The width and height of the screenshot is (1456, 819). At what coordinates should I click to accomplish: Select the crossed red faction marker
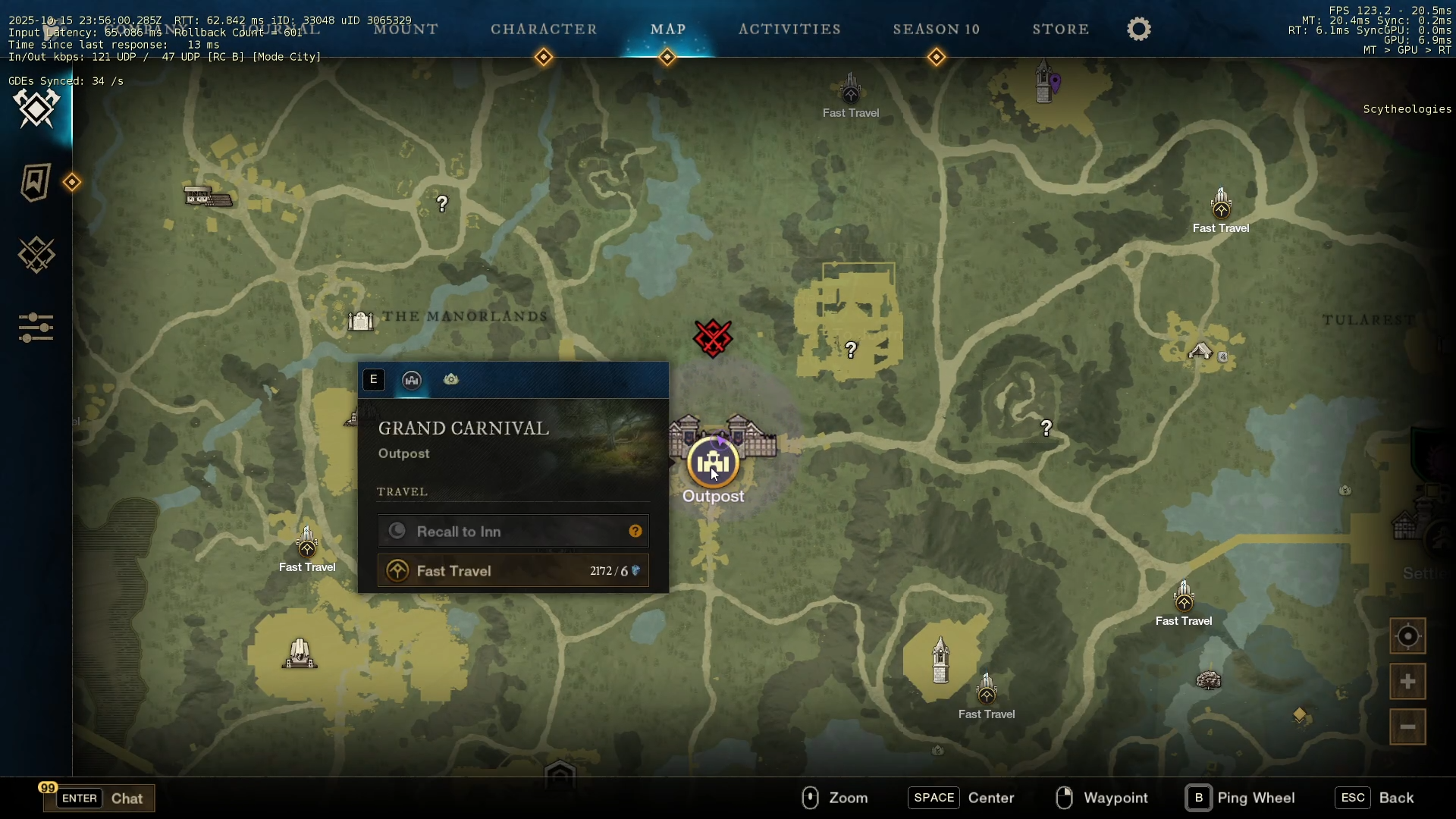713,338
